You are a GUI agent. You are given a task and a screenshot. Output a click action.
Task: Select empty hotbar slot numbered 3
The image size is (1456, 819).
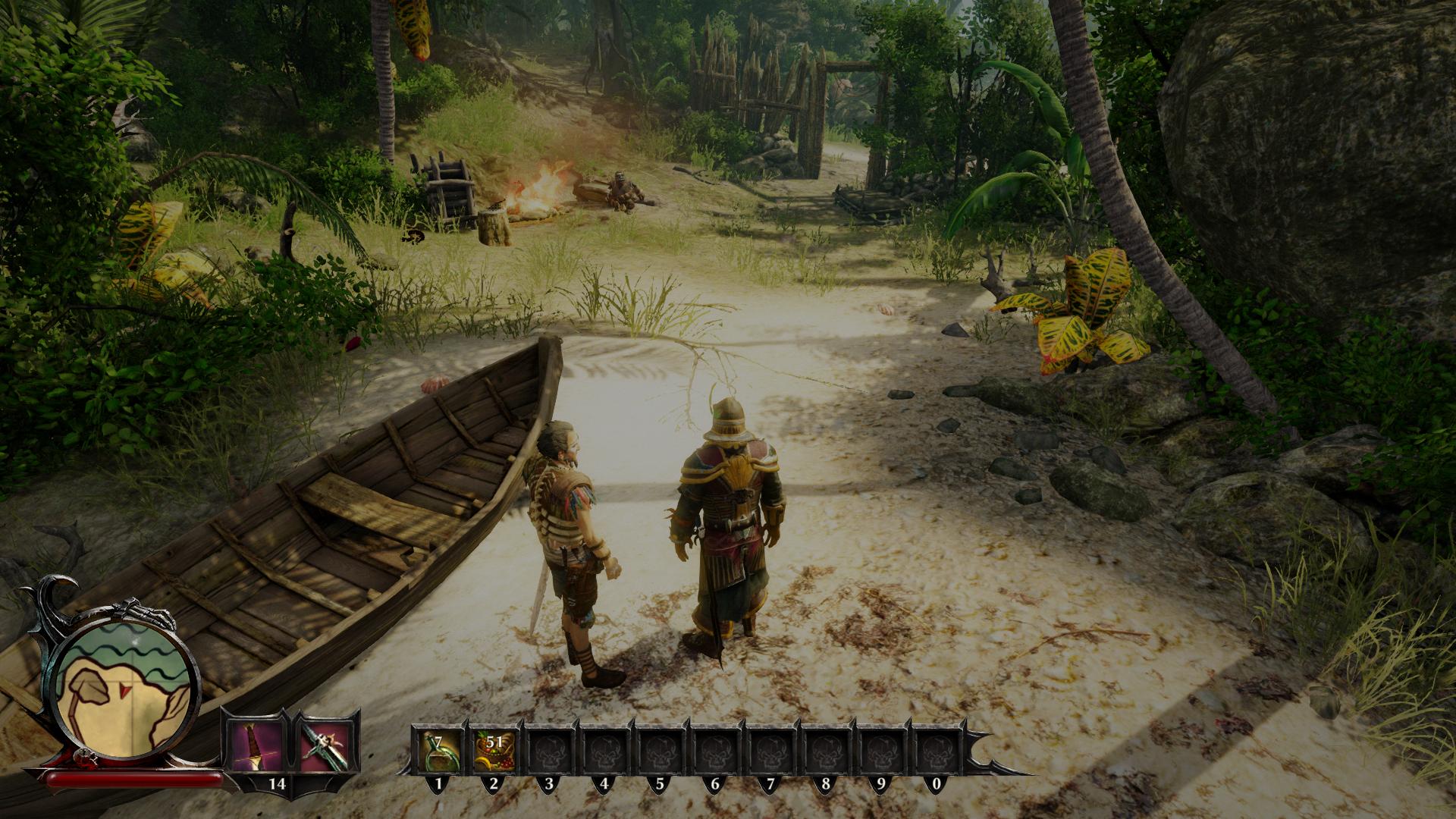click(x=549, y=750)
